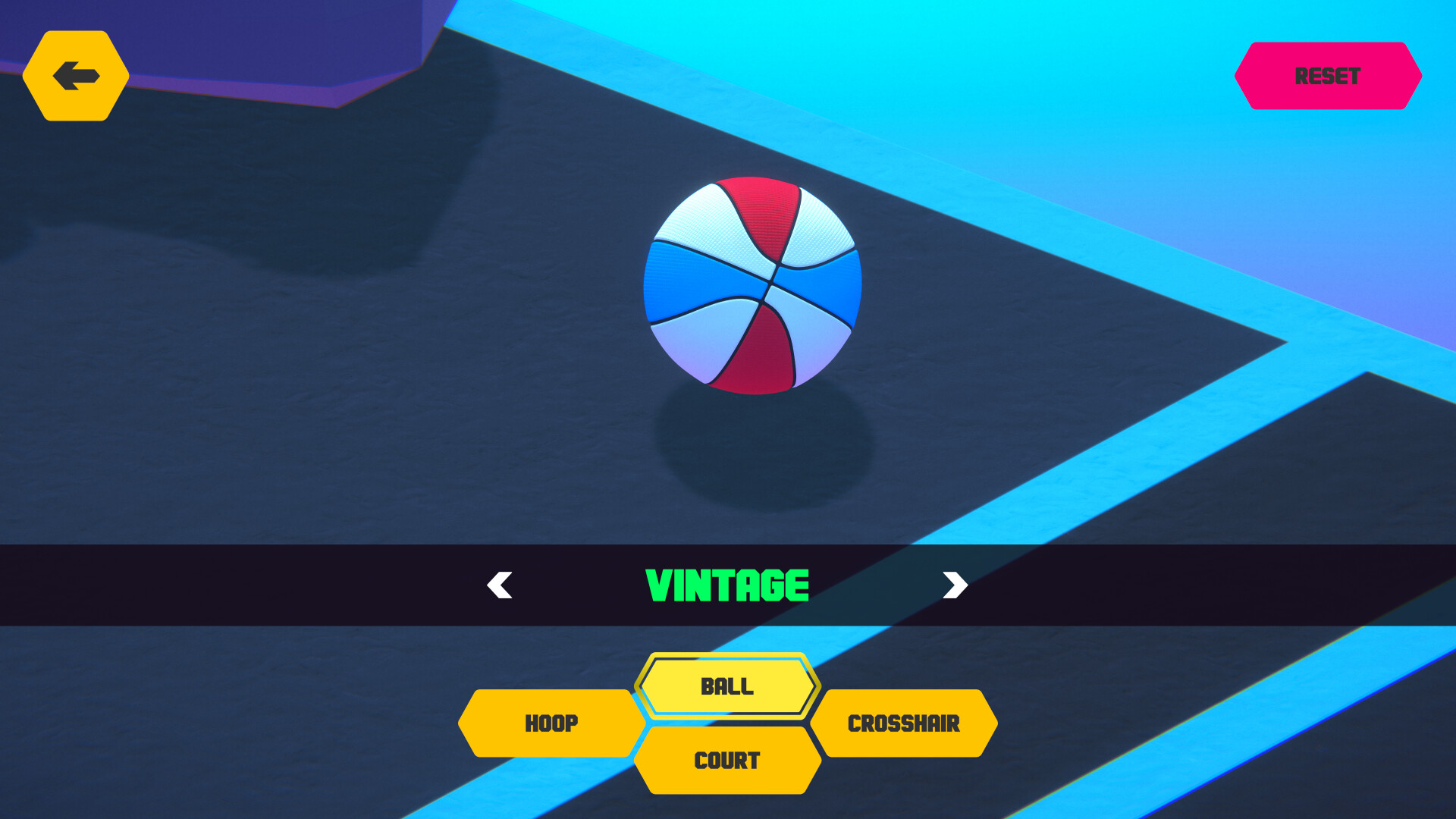Click the green VINTAGE skin name

726,585
